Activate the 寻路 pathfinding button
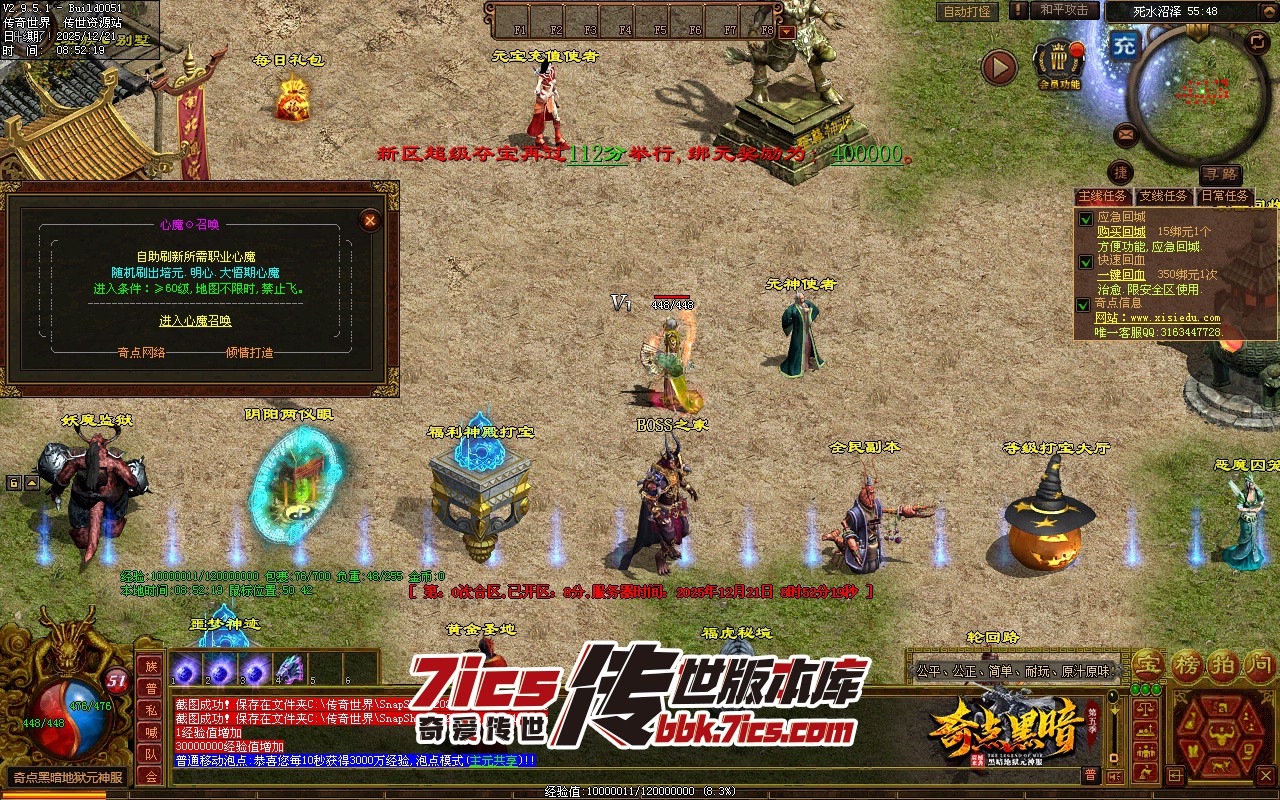 [x=1219, y=173]
